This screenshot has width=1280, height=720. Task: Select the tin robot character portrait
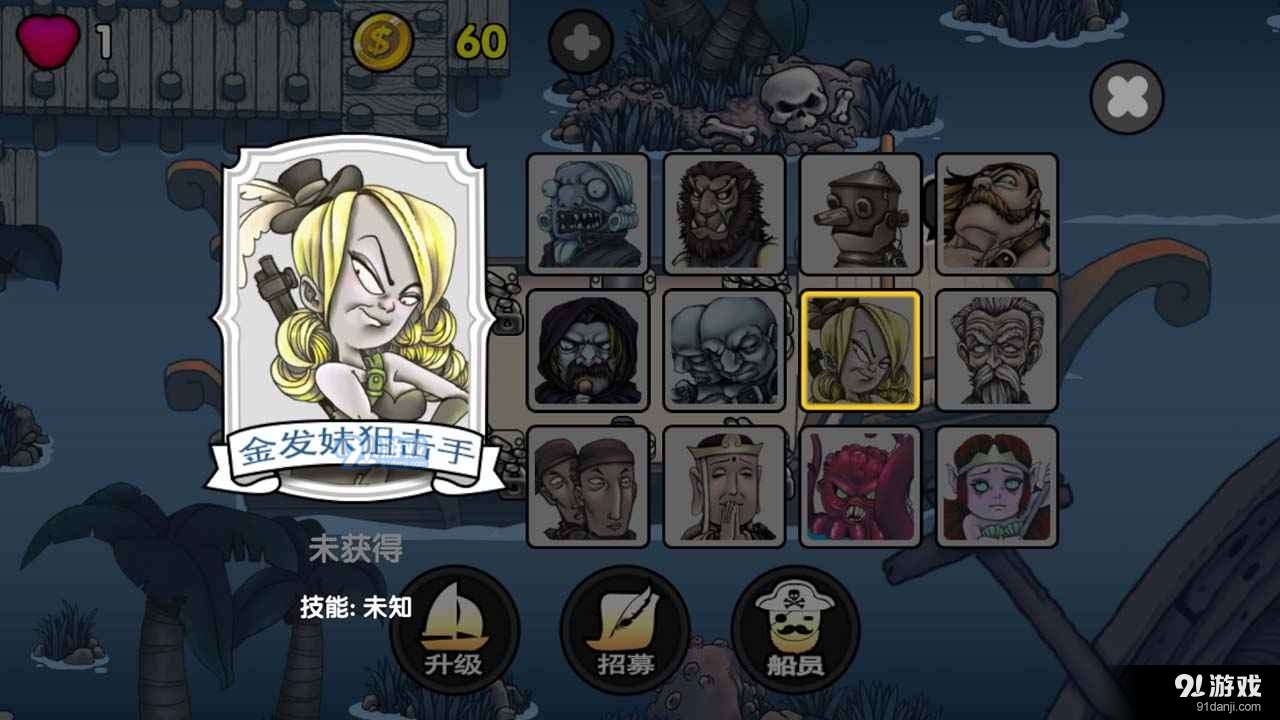pyautogui.click(x=858, y=213)
